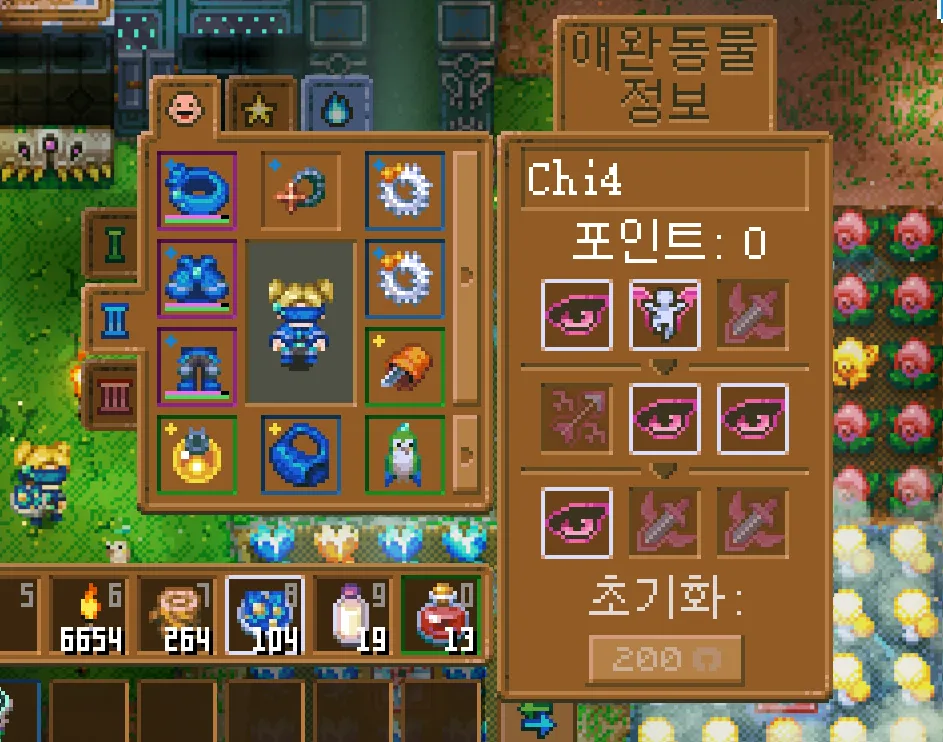Select the blue bag slot
The height and width of the screenshot is (742, 943).
click(x=301, y=455)
